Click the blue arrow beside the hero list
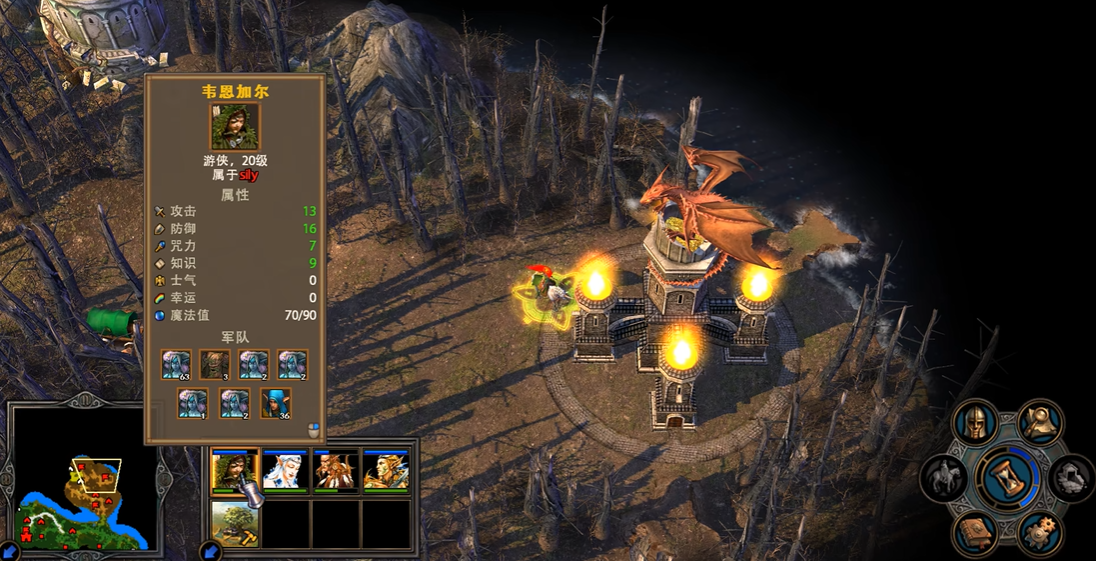Screen dimensions: 1096x561 click(x=211, y=550)
